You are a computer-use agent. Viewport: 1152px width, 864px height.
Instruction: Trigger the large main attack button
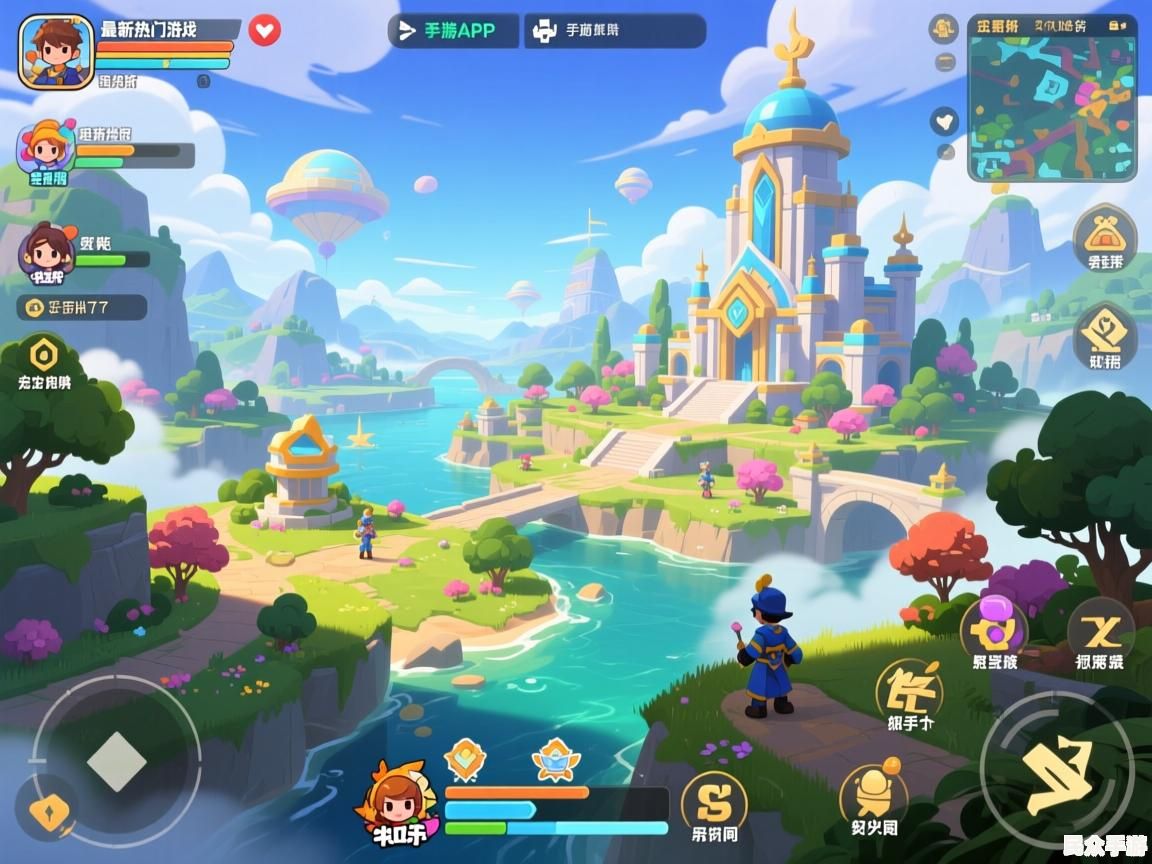[1057, 767]
